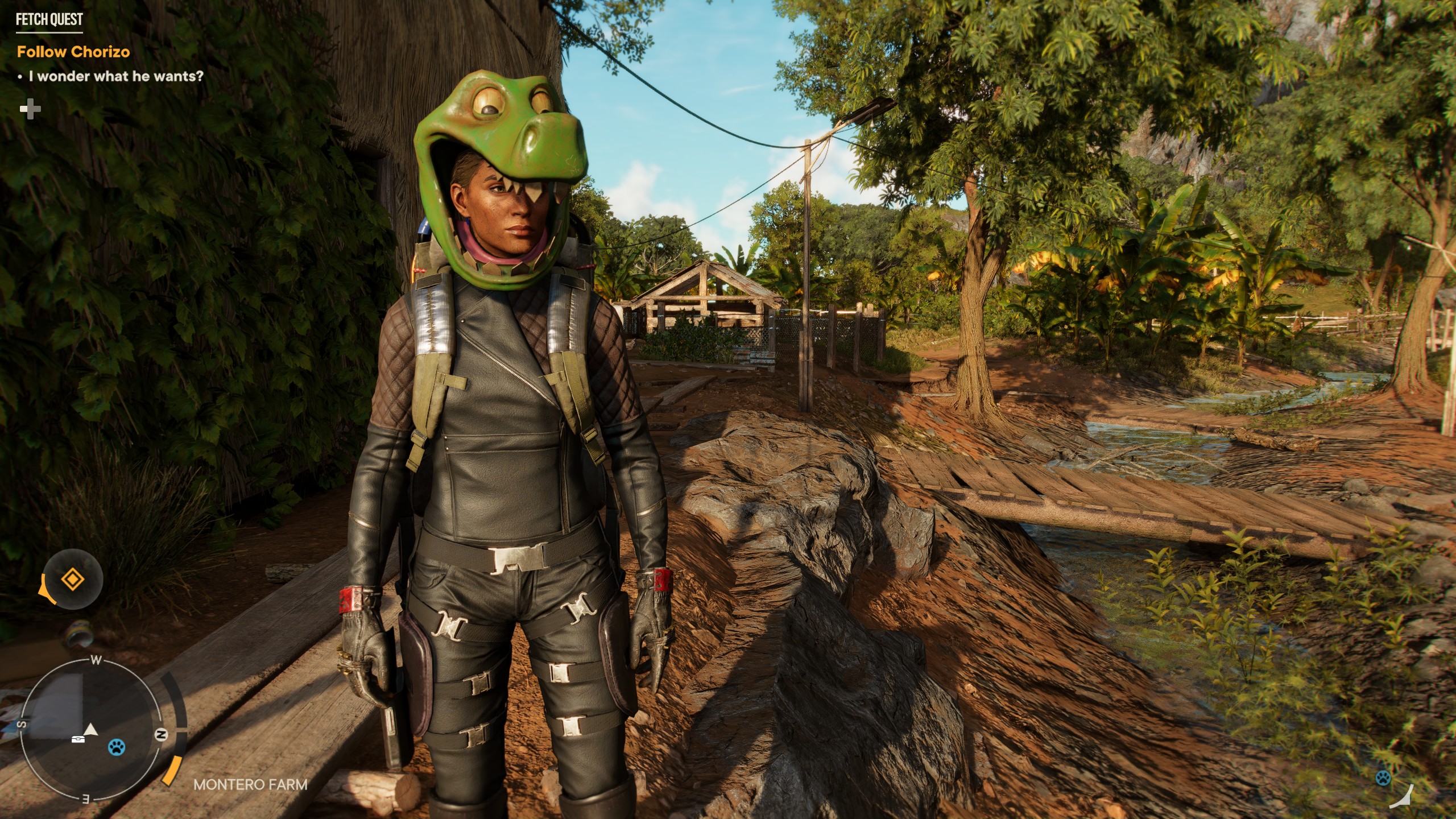Select the Follow Chorizo objective
The height and width of the screenshot is (819, 1456).
click(x=73, y=52)
